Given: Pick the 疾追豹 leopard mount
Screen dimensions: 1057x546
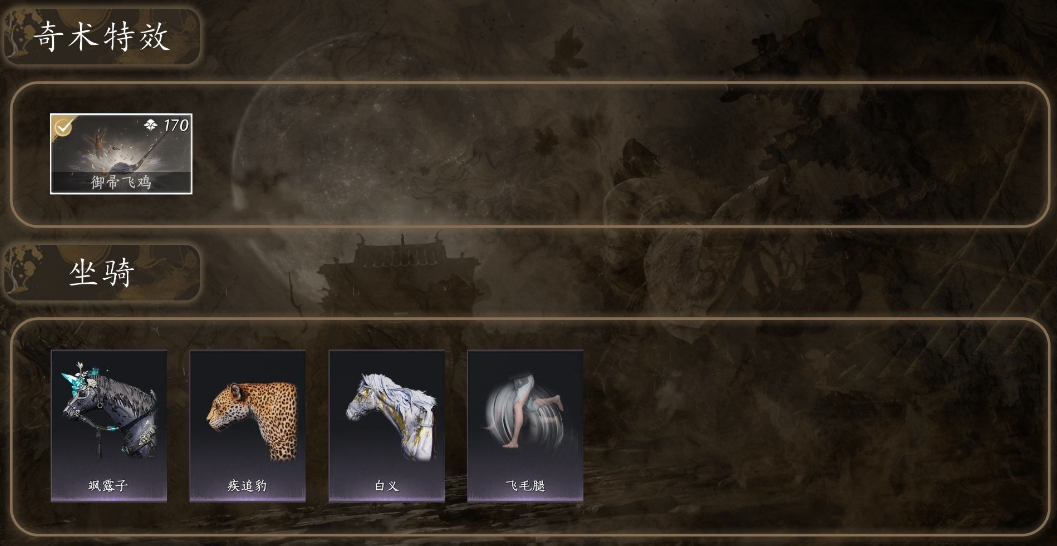Looking at the screenshot, I should click(248, 425).
